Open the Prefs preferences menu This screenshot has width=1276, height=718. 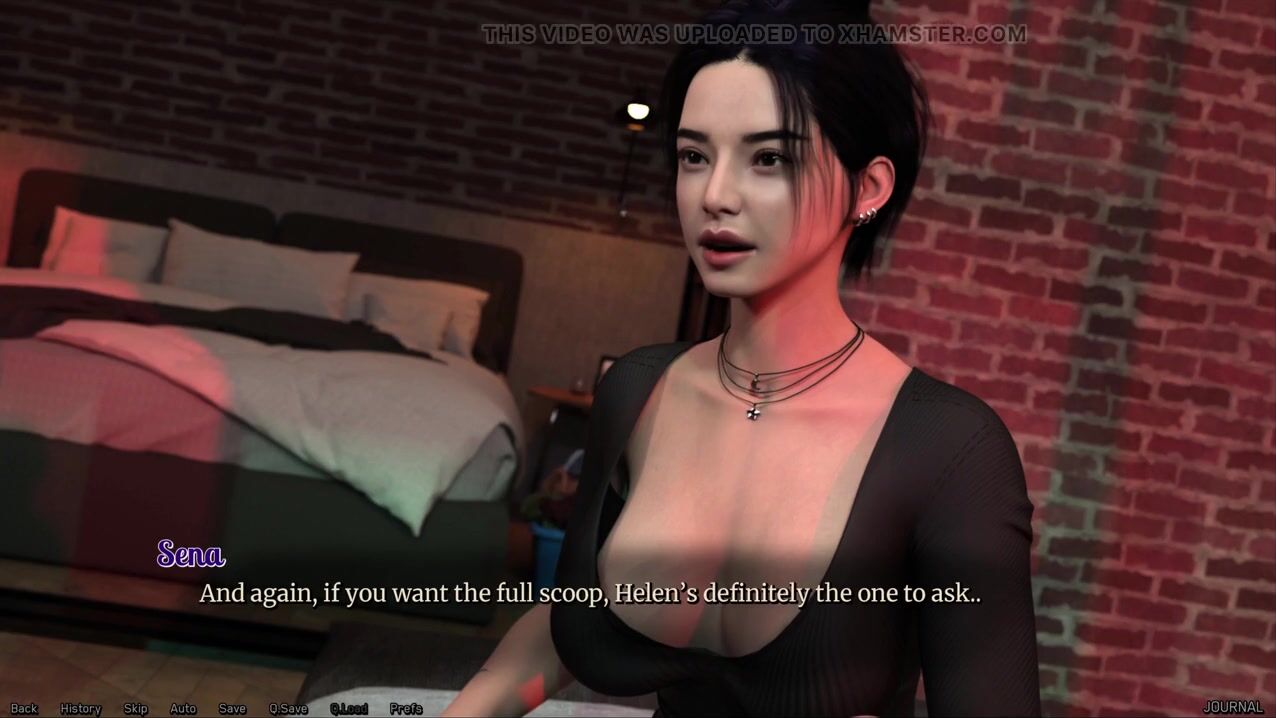click(406, 708)
